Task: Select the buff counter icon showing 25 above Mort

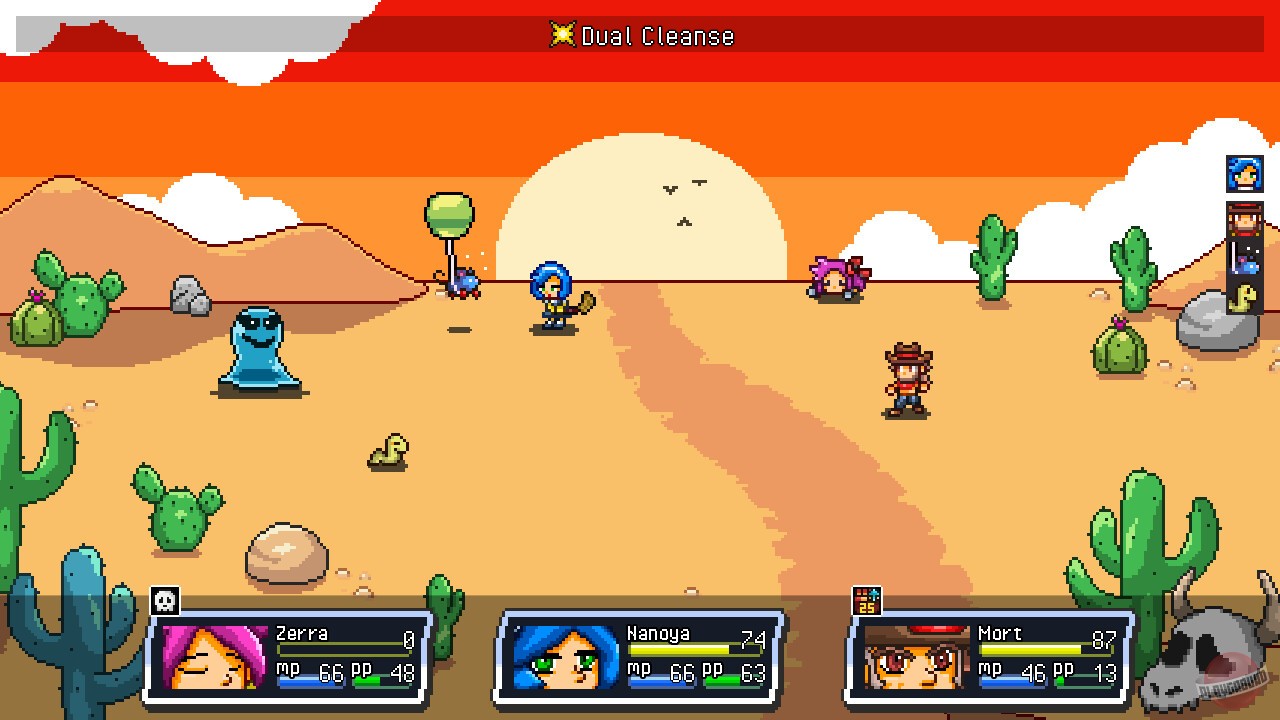Action: click(866, 600)
